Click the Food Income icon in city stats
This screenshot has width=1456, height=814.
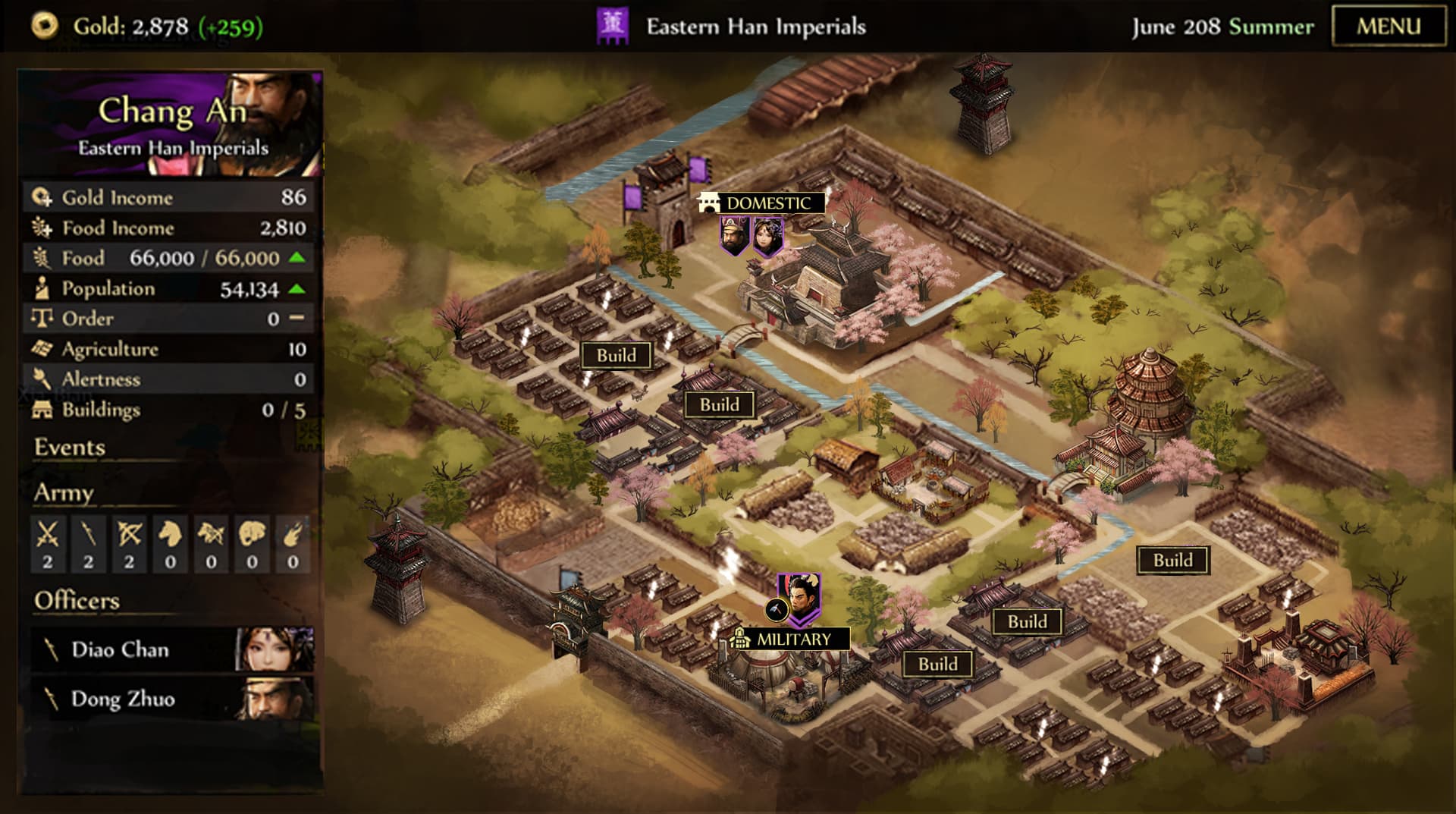tap(42, 228)
